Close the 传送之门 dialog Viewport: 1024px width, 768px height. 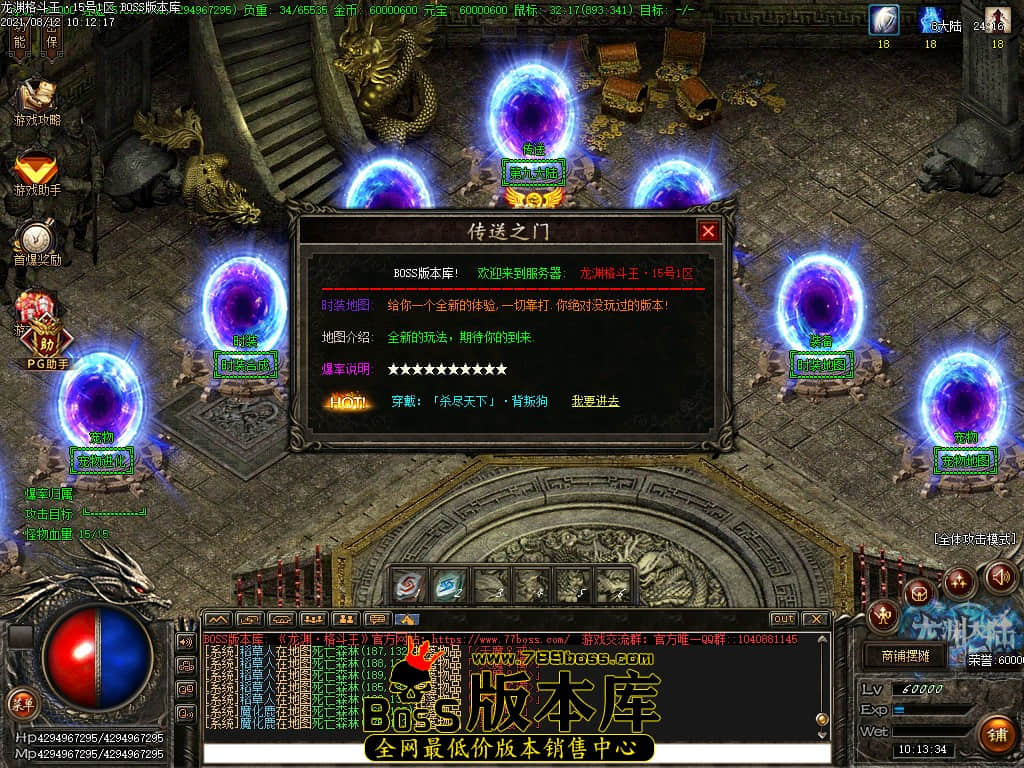[708, 231]
